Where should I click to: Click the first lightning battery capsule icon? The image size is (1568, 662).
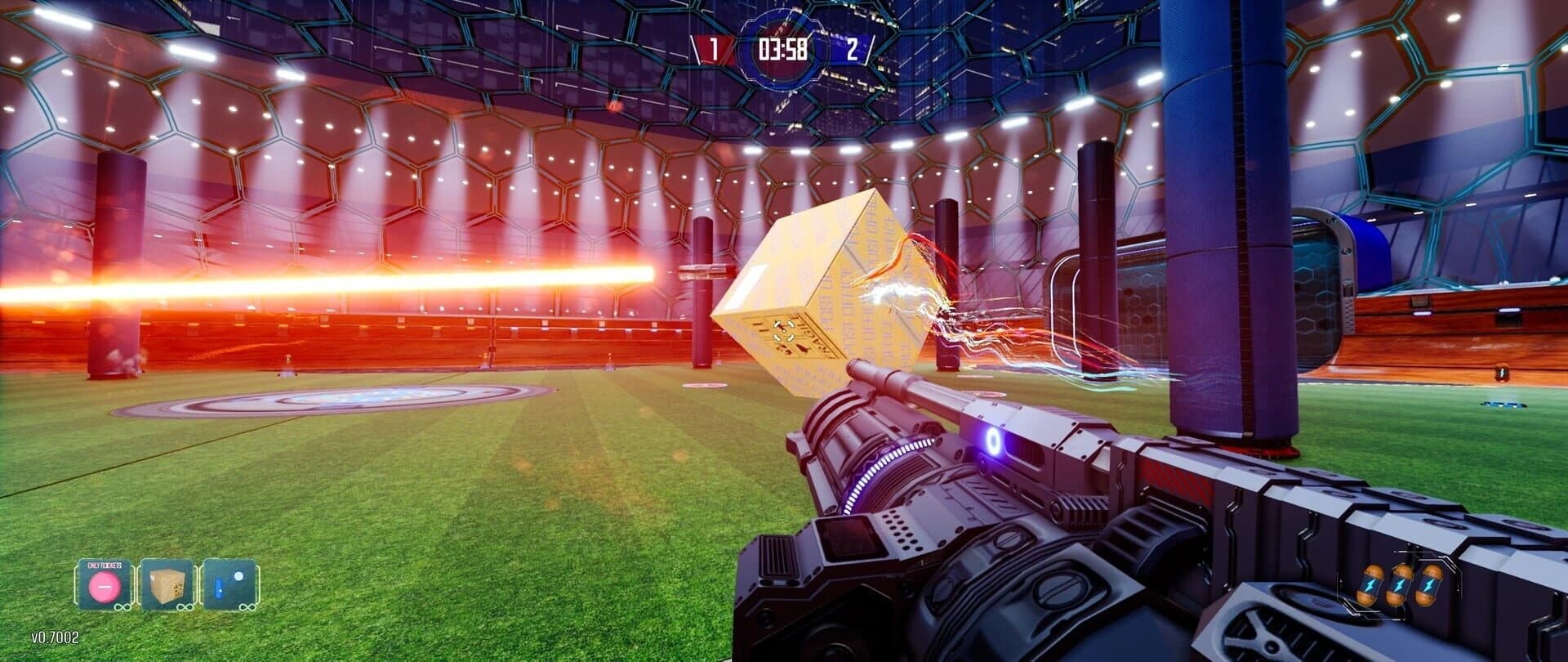pyautogui.click(x=1370, y=584)
